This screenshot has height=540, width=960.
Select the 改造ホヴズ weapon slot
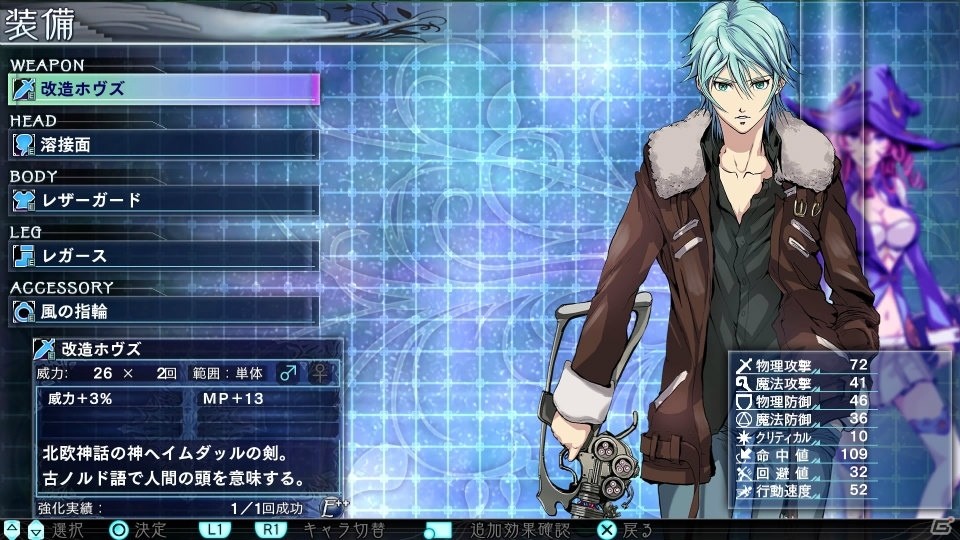point(163,89)
